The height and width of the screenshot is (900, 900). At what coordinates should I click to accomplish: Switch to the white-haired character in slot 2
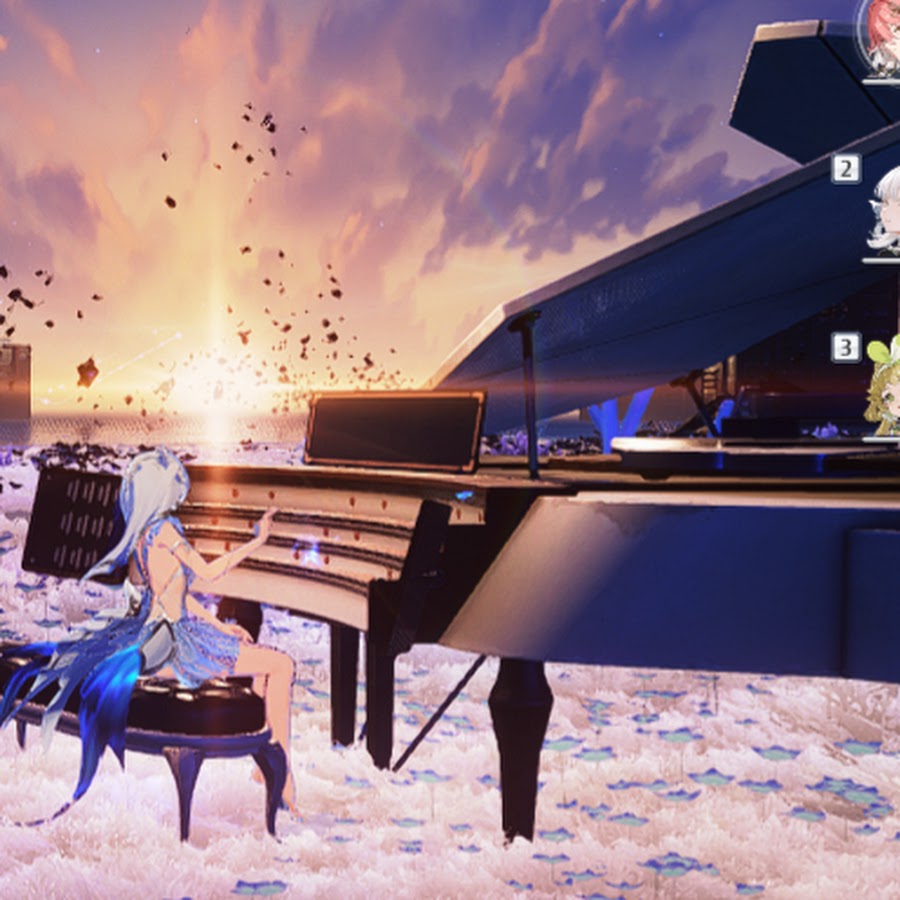pyautogui.click(x=885, y=214)
